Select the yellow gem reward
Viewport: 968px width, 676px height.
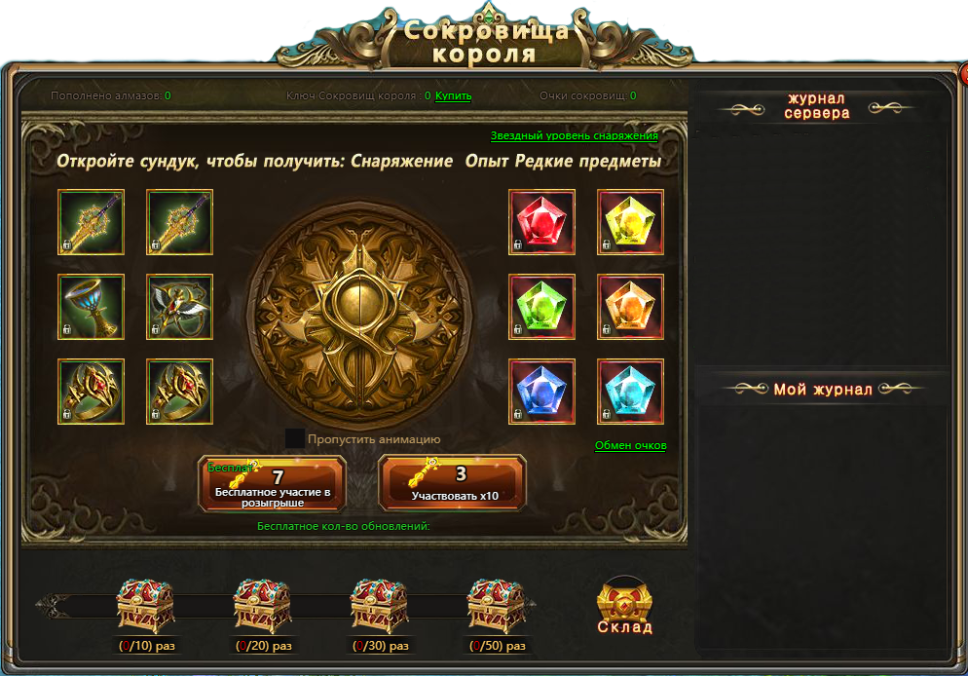[x=630, y=222]
